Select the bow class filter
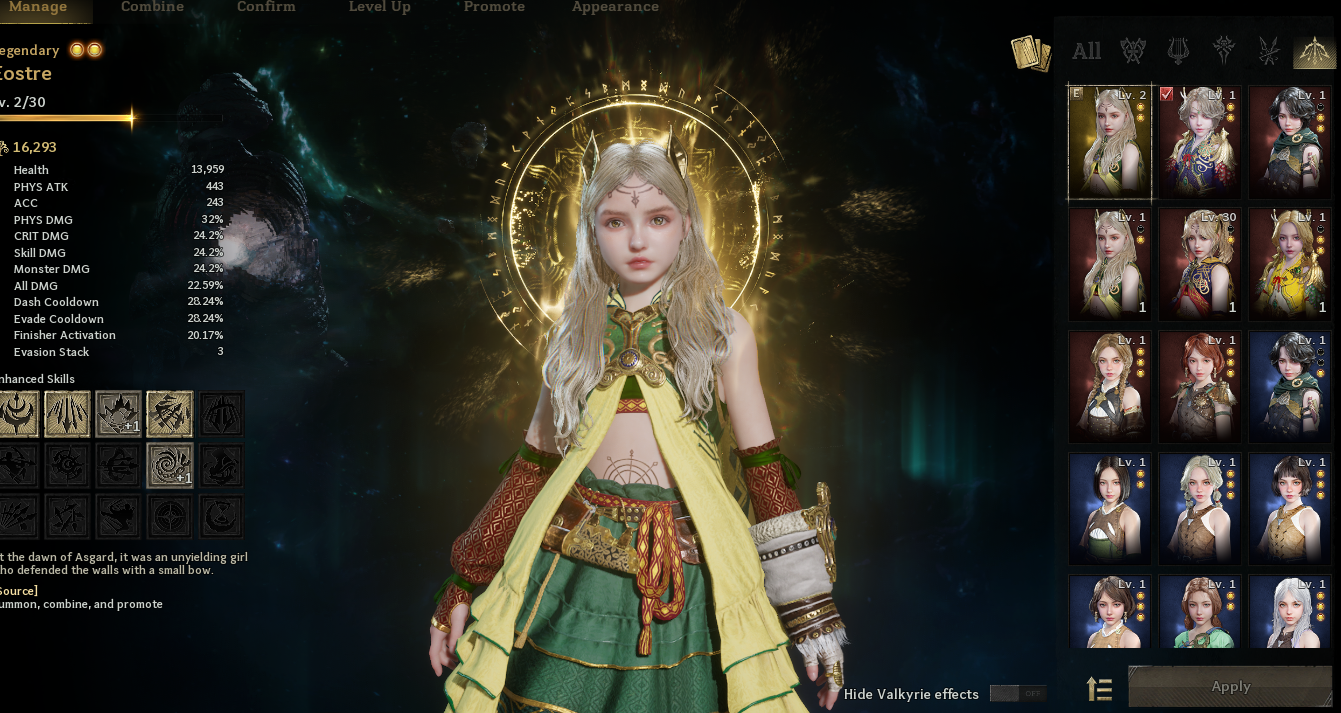The height and width of the screenshot is (713, 1341). [1314, 51]
